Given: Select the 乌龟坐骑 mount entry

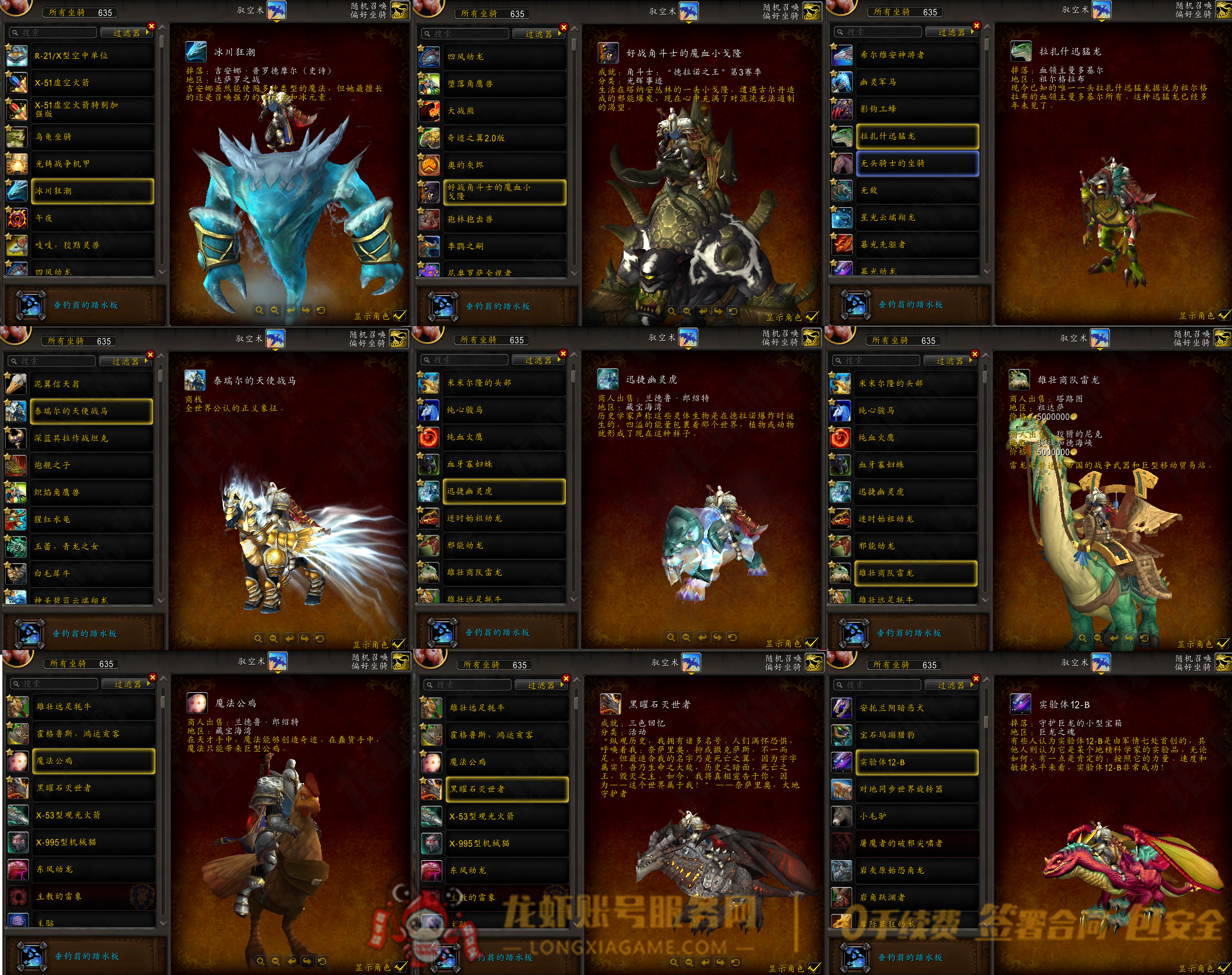Looking at the screenshot, I should click(92, 137).
